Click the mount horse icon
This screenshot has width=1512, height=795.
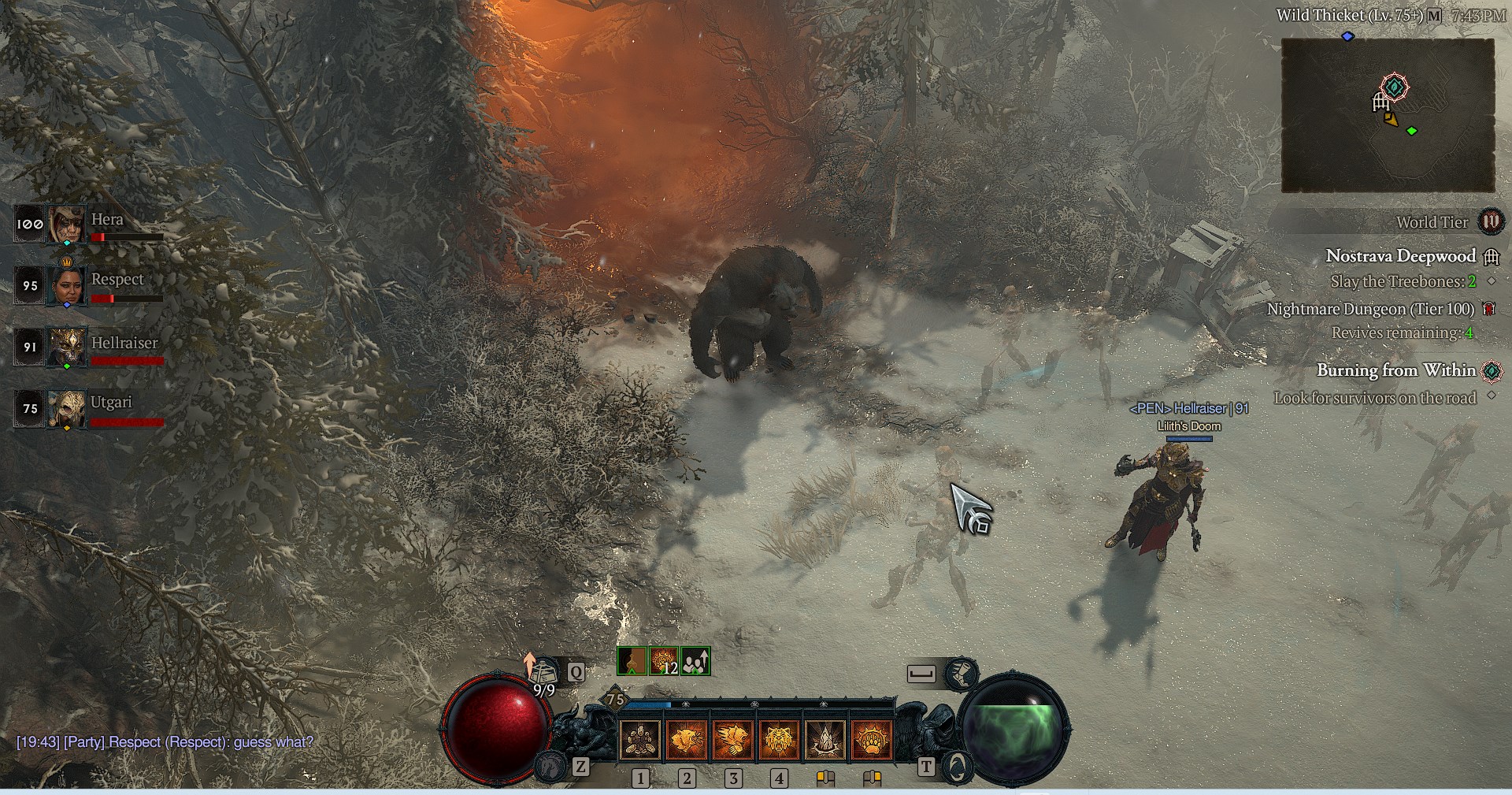[x=550, y=765]
